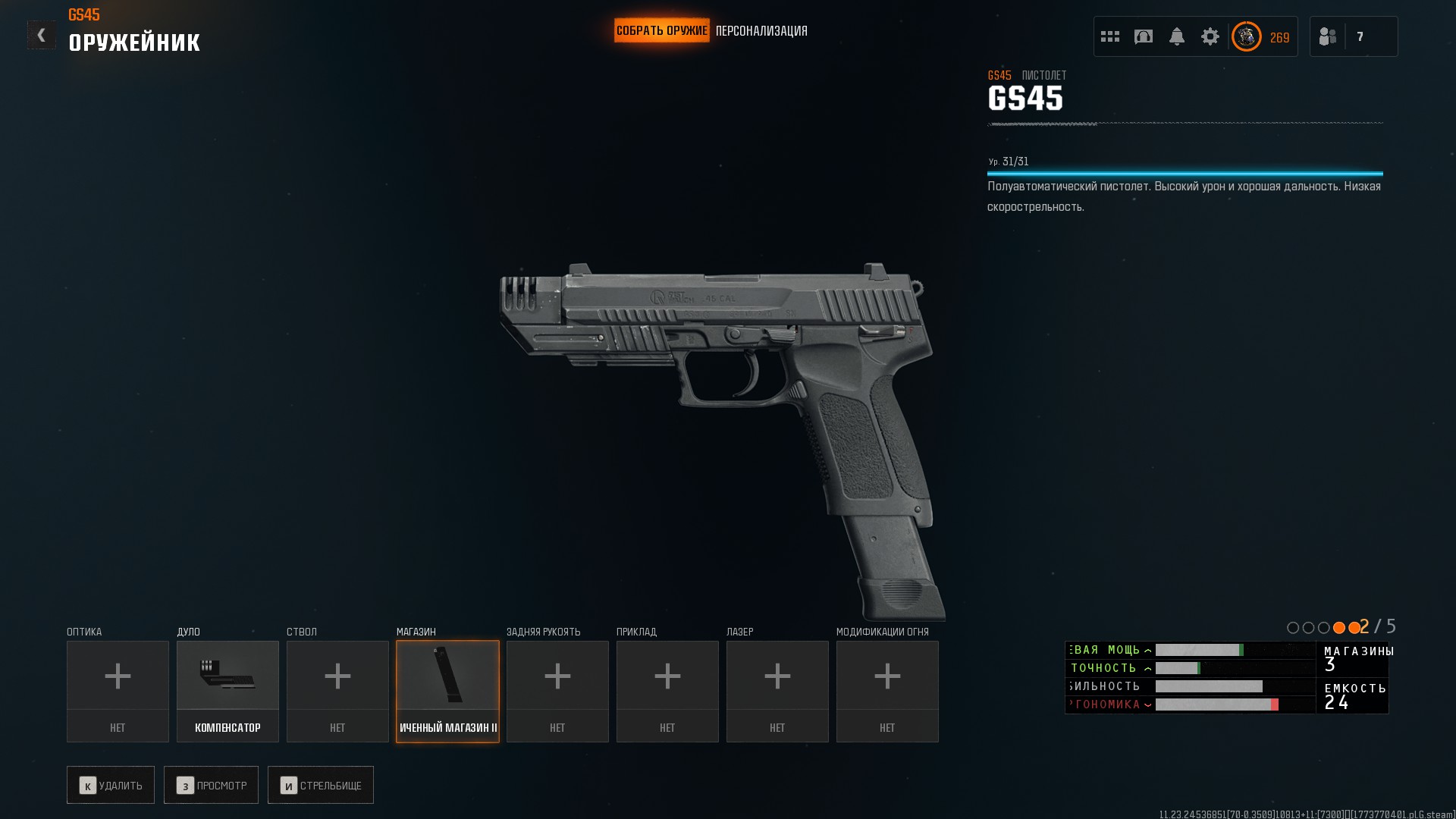Open the Задняя рукоять attachment slot
The image size is (1456, 819).
557,691
